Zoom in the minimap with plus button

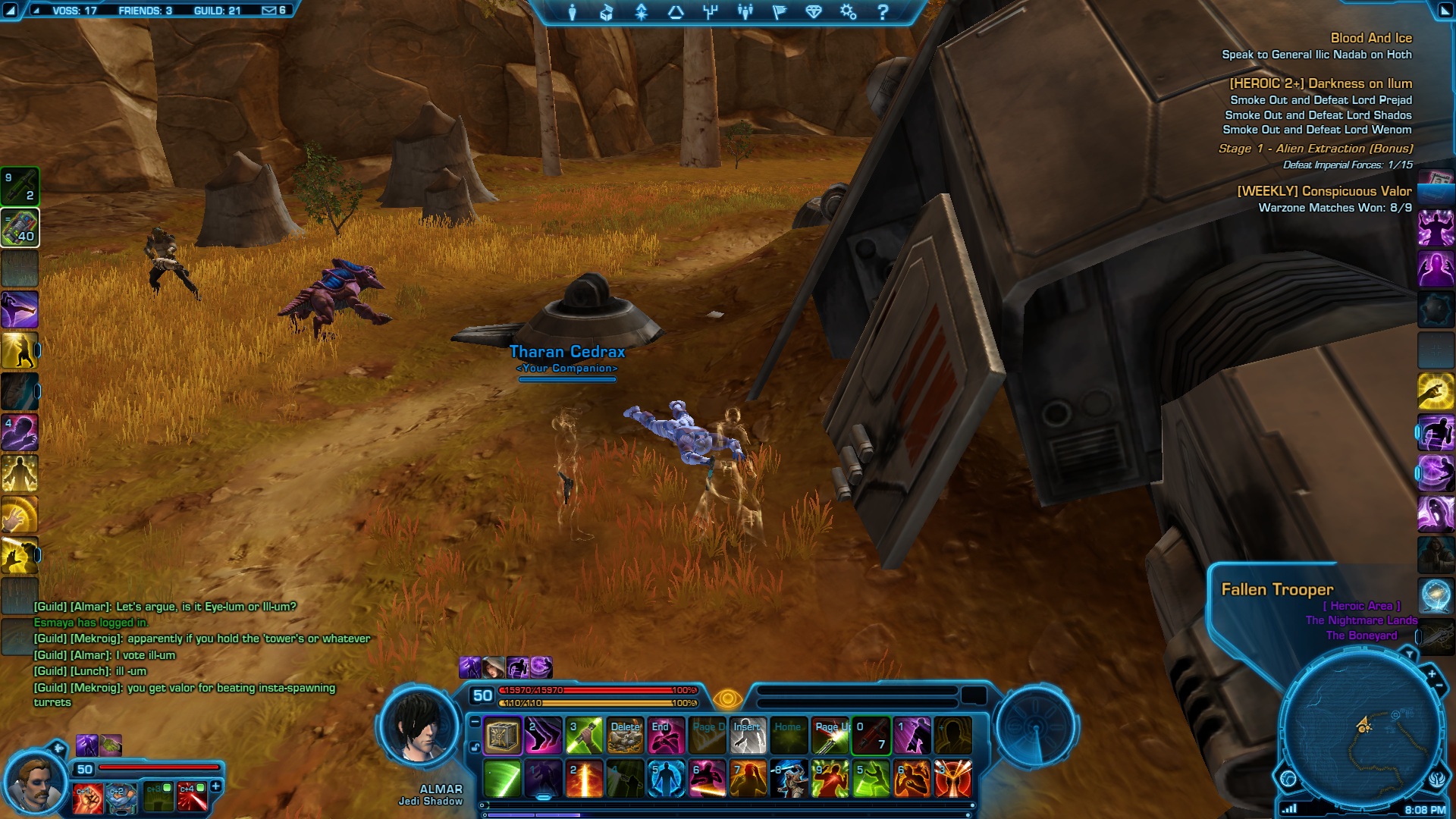pyautogui.click(x=1432, y=673)
